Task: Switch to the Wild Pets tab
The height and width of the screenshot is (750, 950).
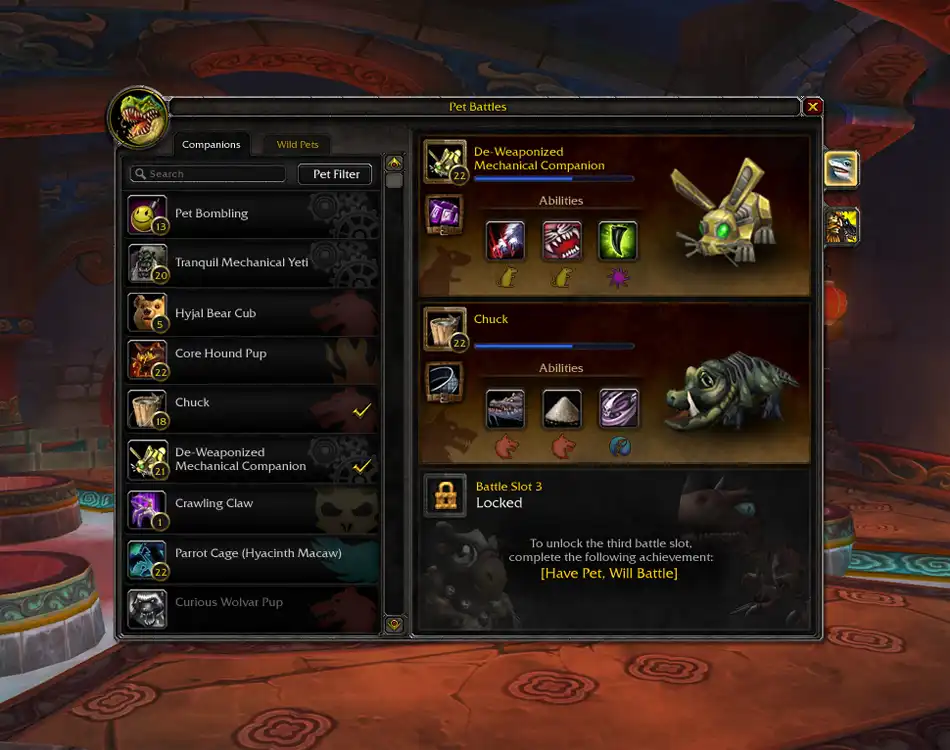Action: pos(297,145)
